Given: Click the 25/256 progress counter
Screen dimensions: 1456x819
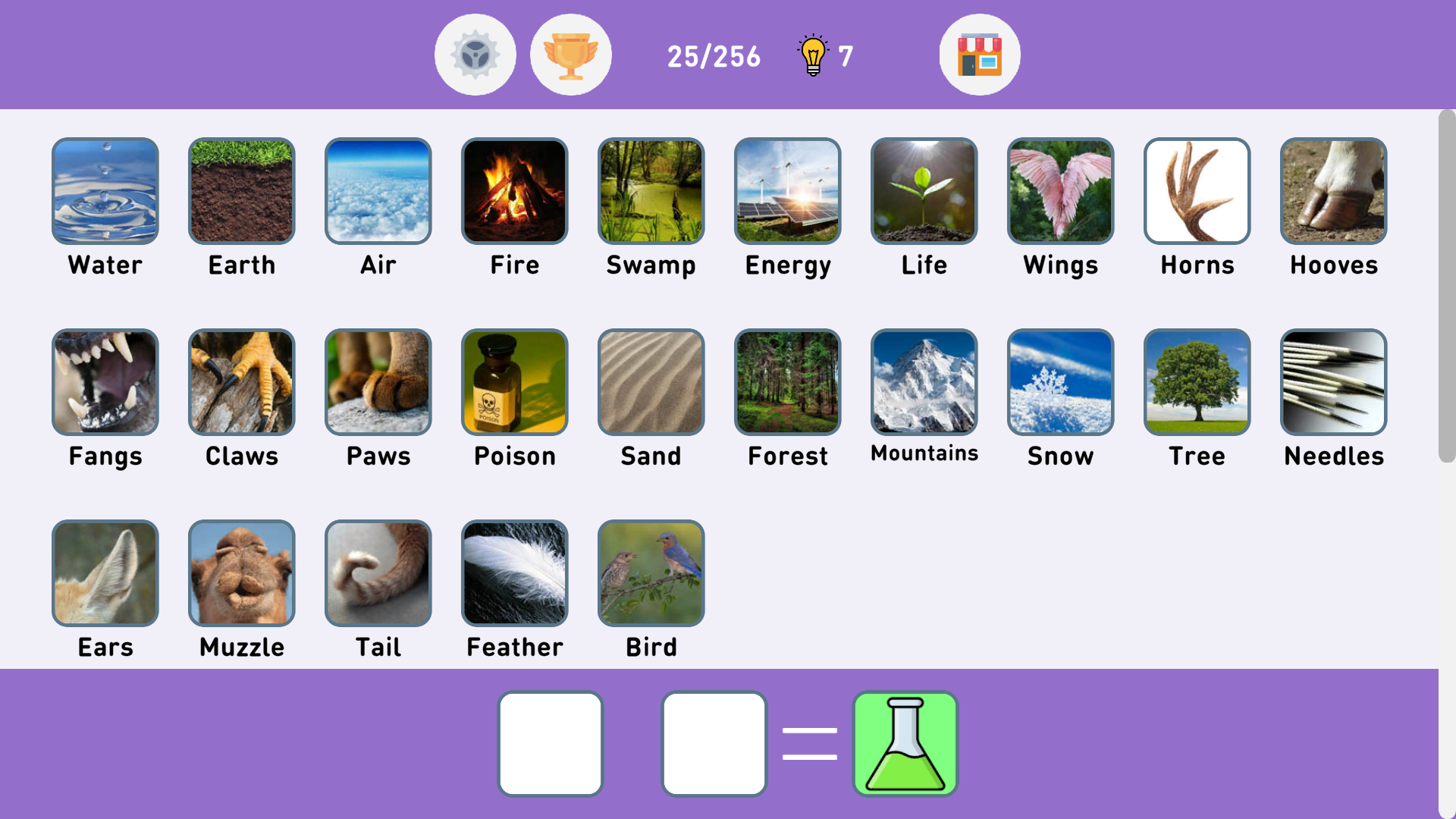Looking at the screenshot, I should point(714,55).
